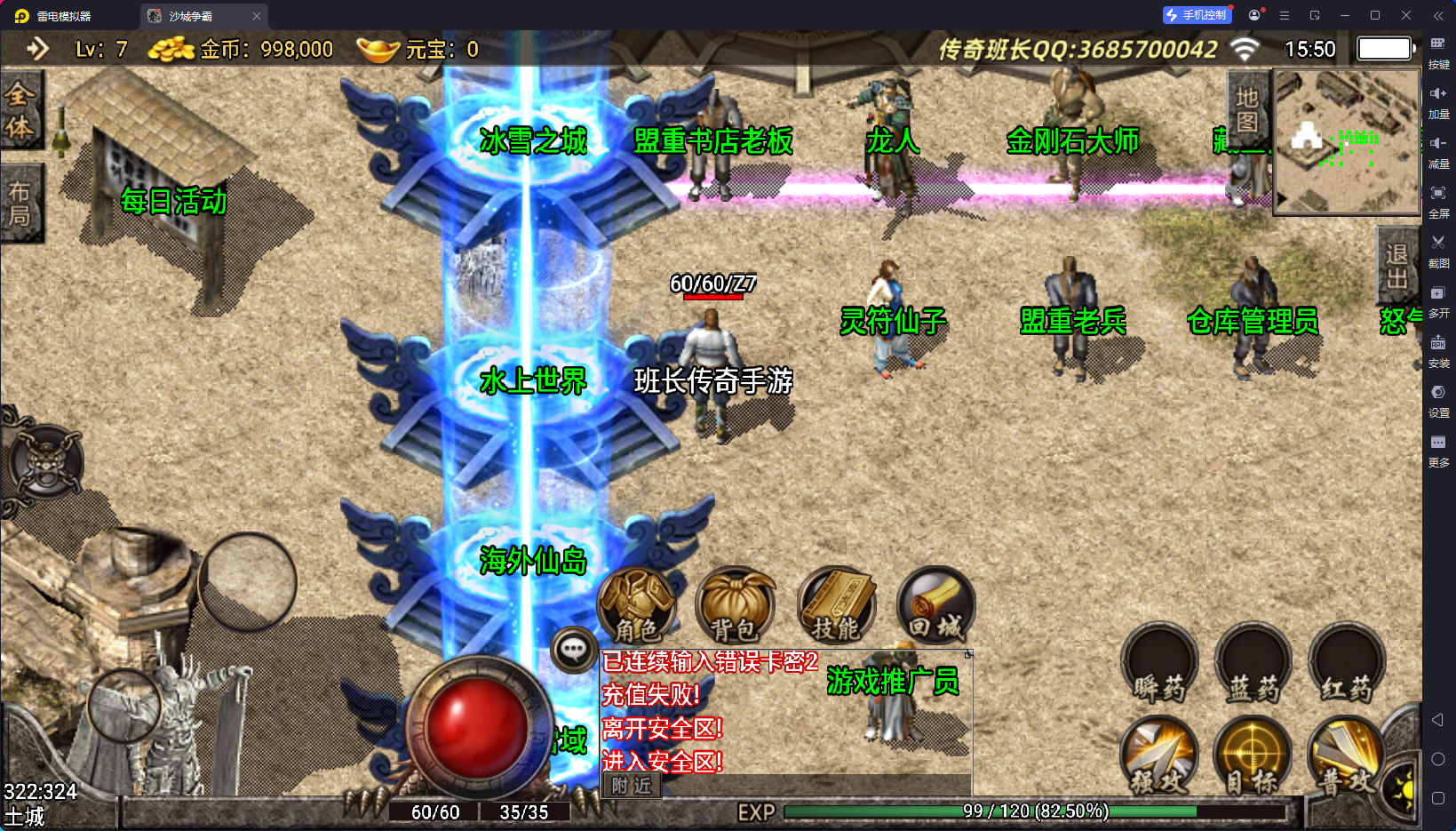Close the 沙城争霸 emulator tab
Viewport: 1456px width, 831px height.
[x=257, y=16]
